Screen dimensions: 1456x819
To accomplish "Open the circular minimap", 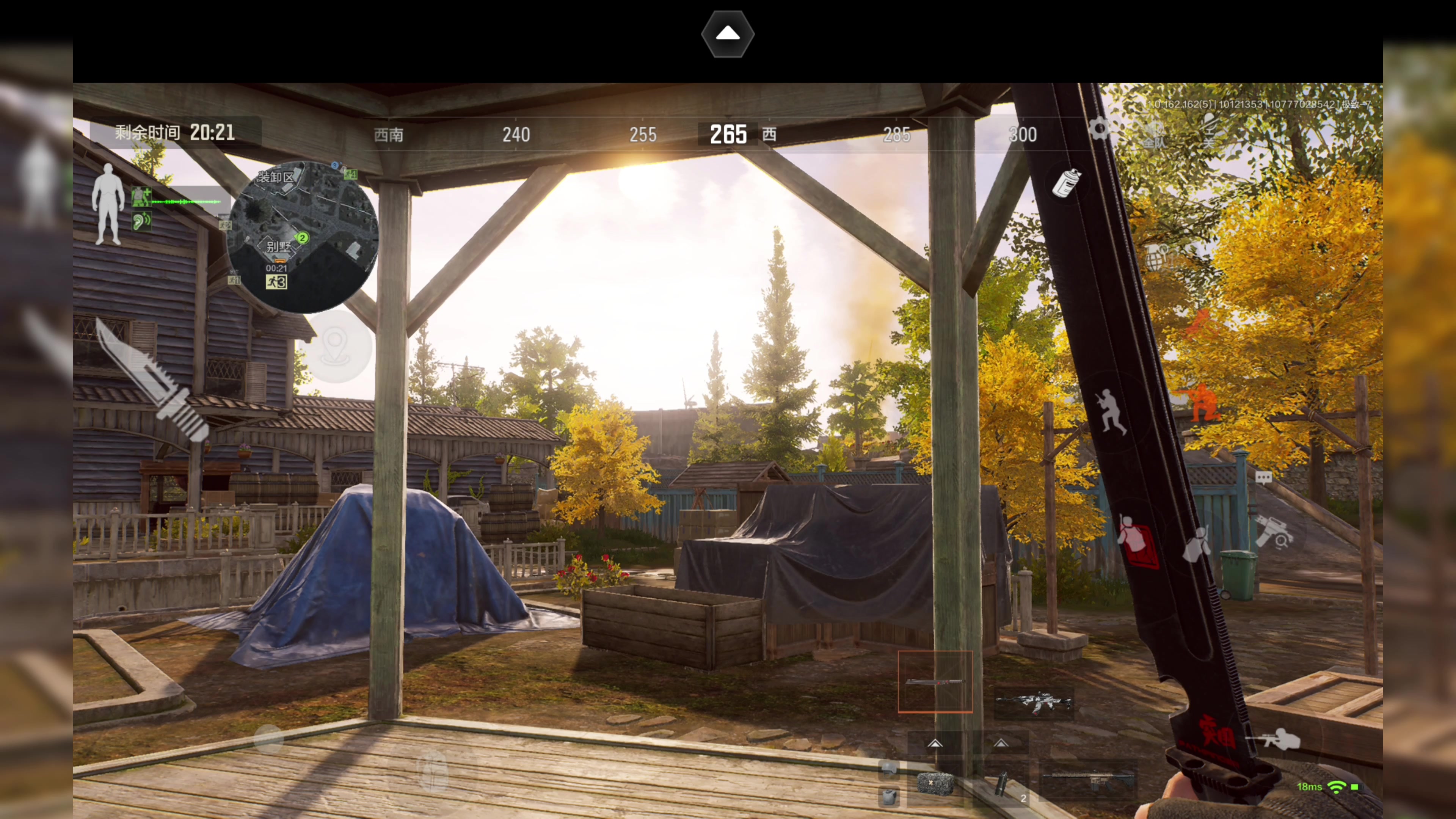I will (303, 237).
